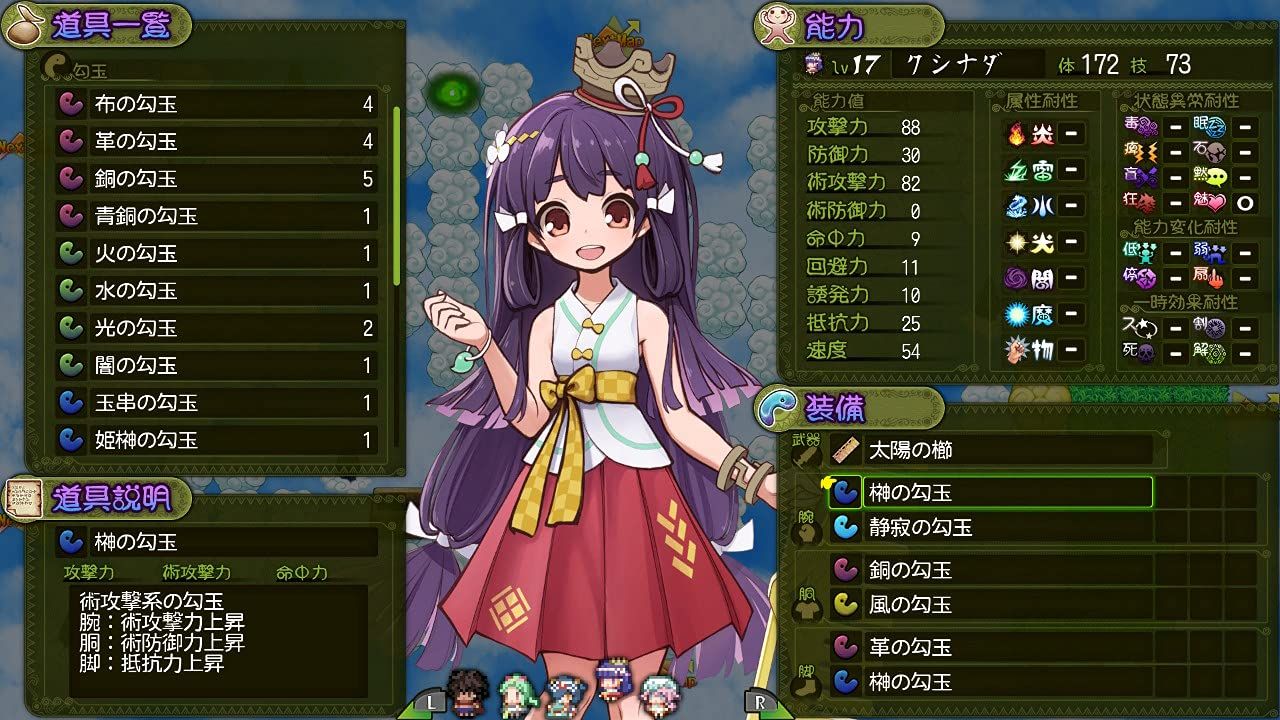Select the sleep status resistance icon
Screen dimensions: 1280x720
click(x=1208, y=127)
